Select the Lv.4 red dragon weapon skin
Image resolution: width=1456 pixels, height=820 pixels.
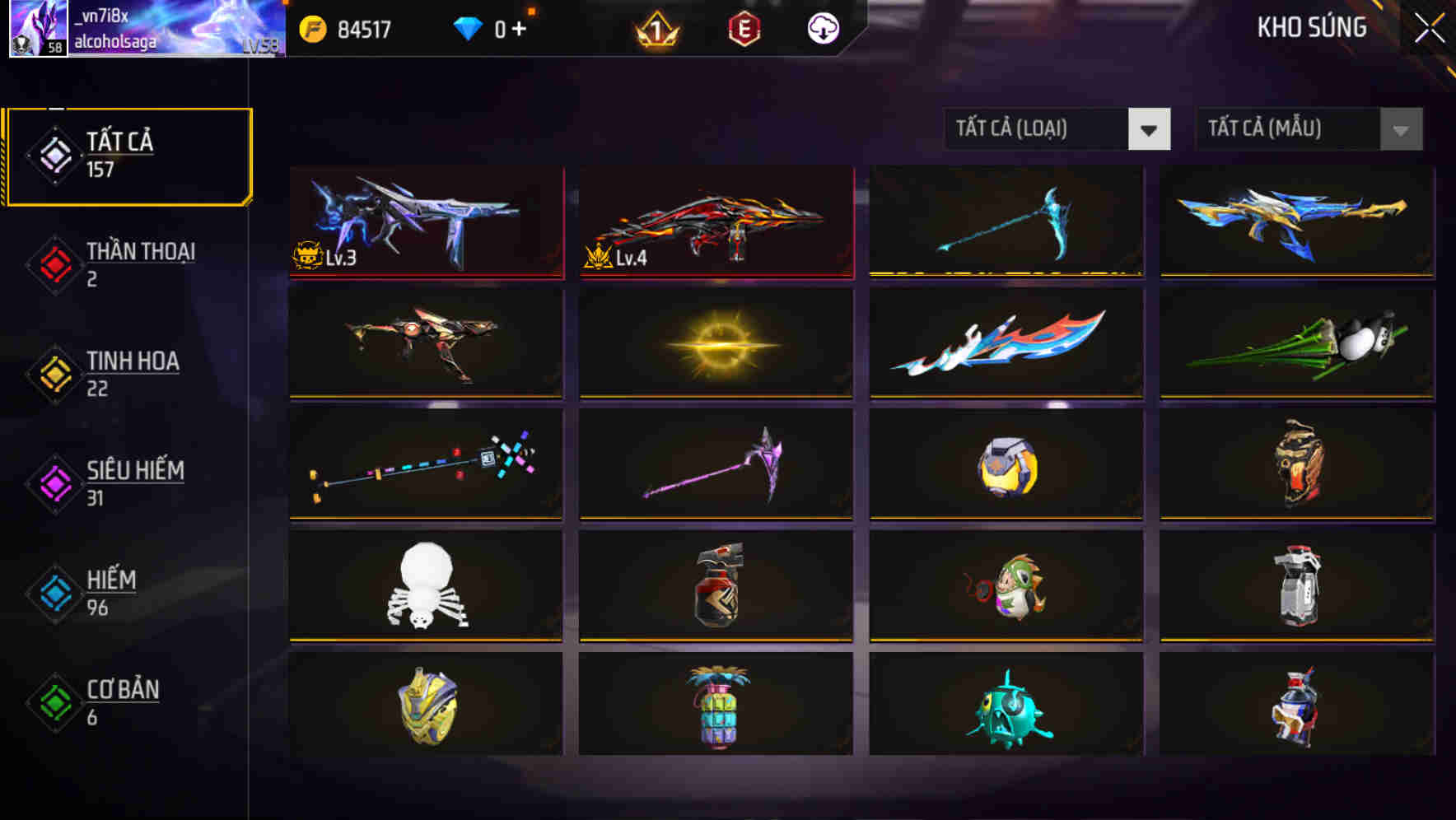click(716, 222)
